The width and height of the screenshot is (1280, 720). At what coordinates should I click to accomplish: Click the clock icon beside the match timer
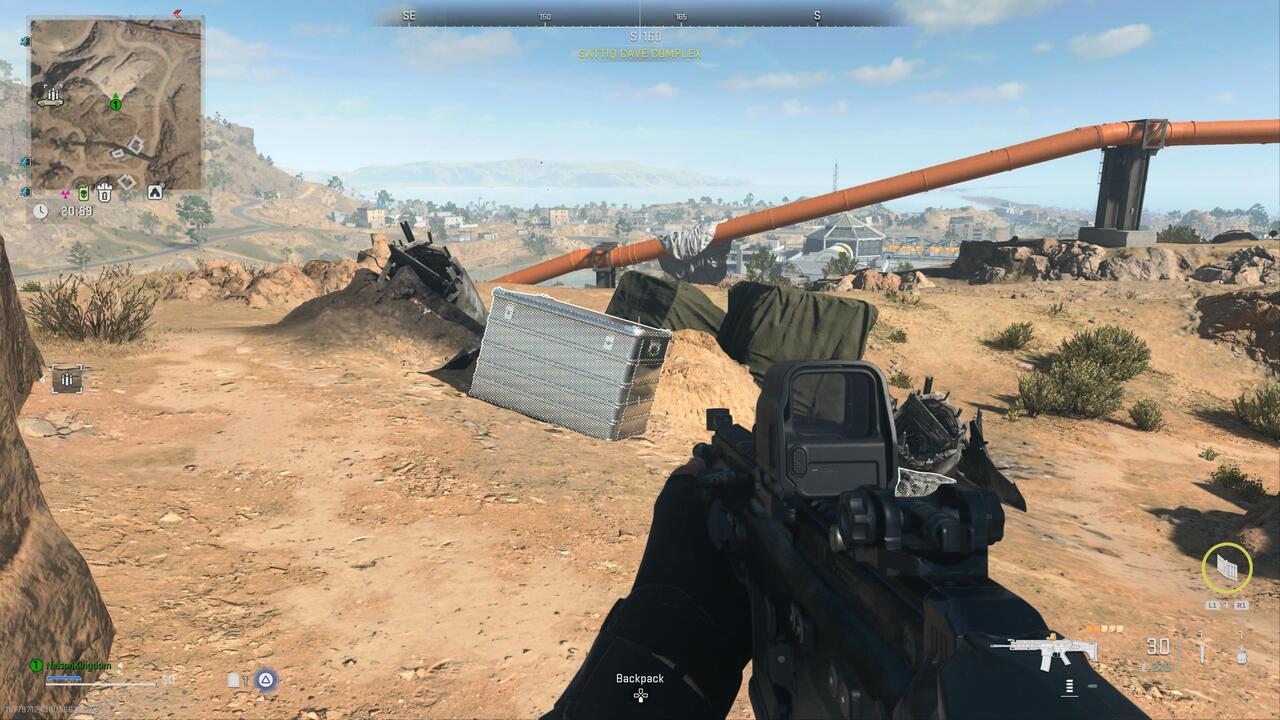coord(40,210)
